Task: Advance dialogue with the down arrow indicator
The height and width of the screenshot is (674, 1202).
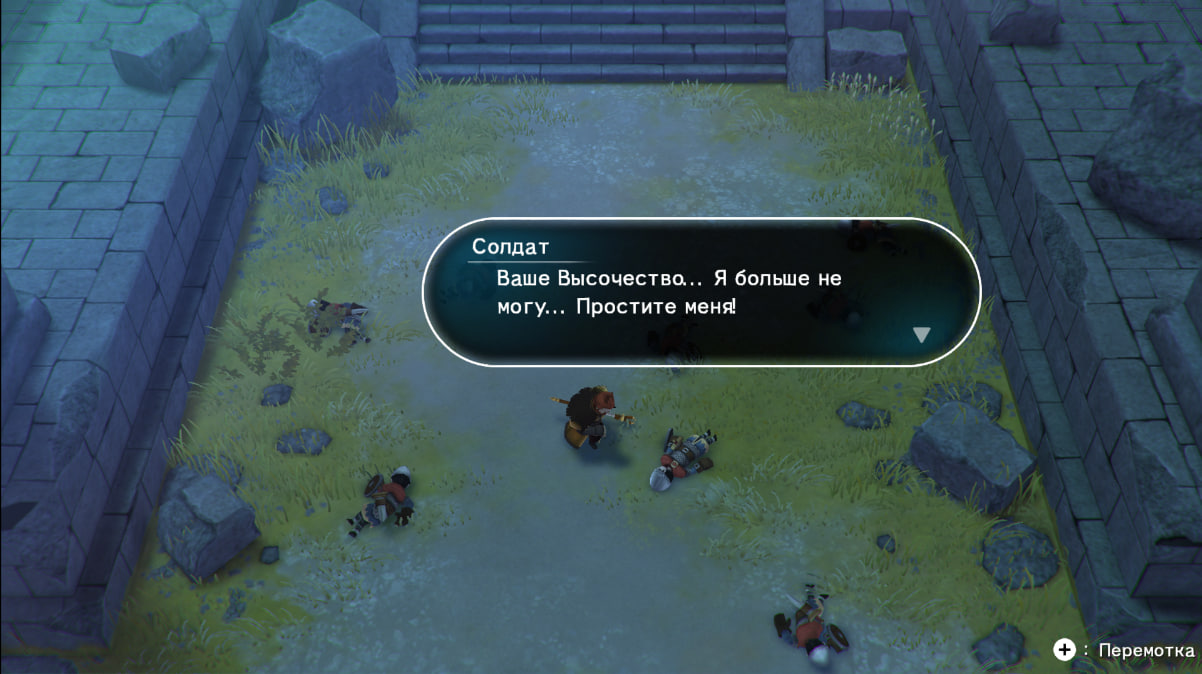Action: pos(921,335)
